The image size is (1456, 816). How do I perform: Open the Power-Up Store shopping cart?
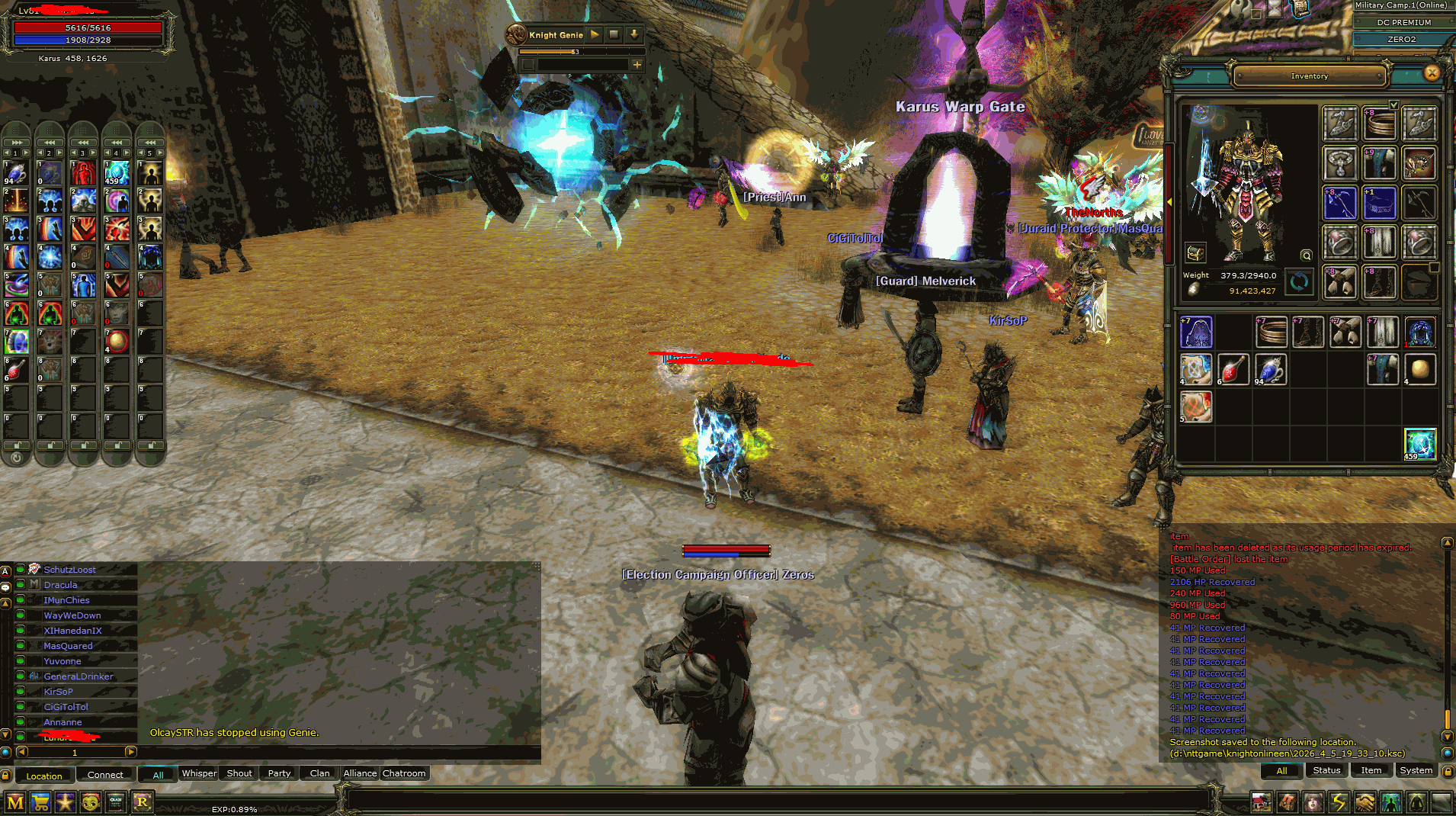click(42, 802)
